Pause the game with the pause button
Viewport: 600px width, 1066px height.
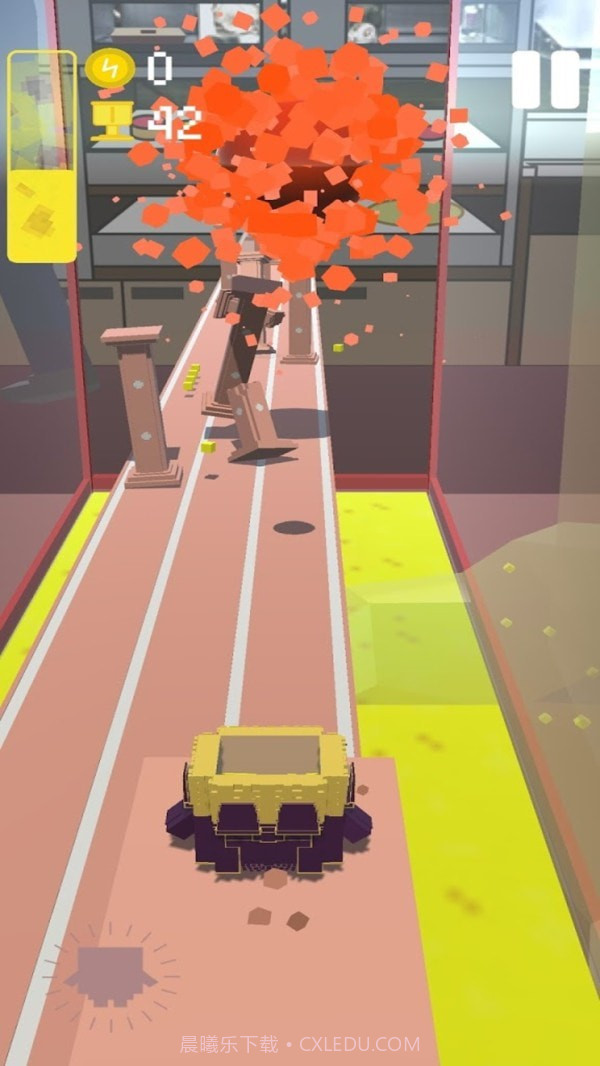546,80
